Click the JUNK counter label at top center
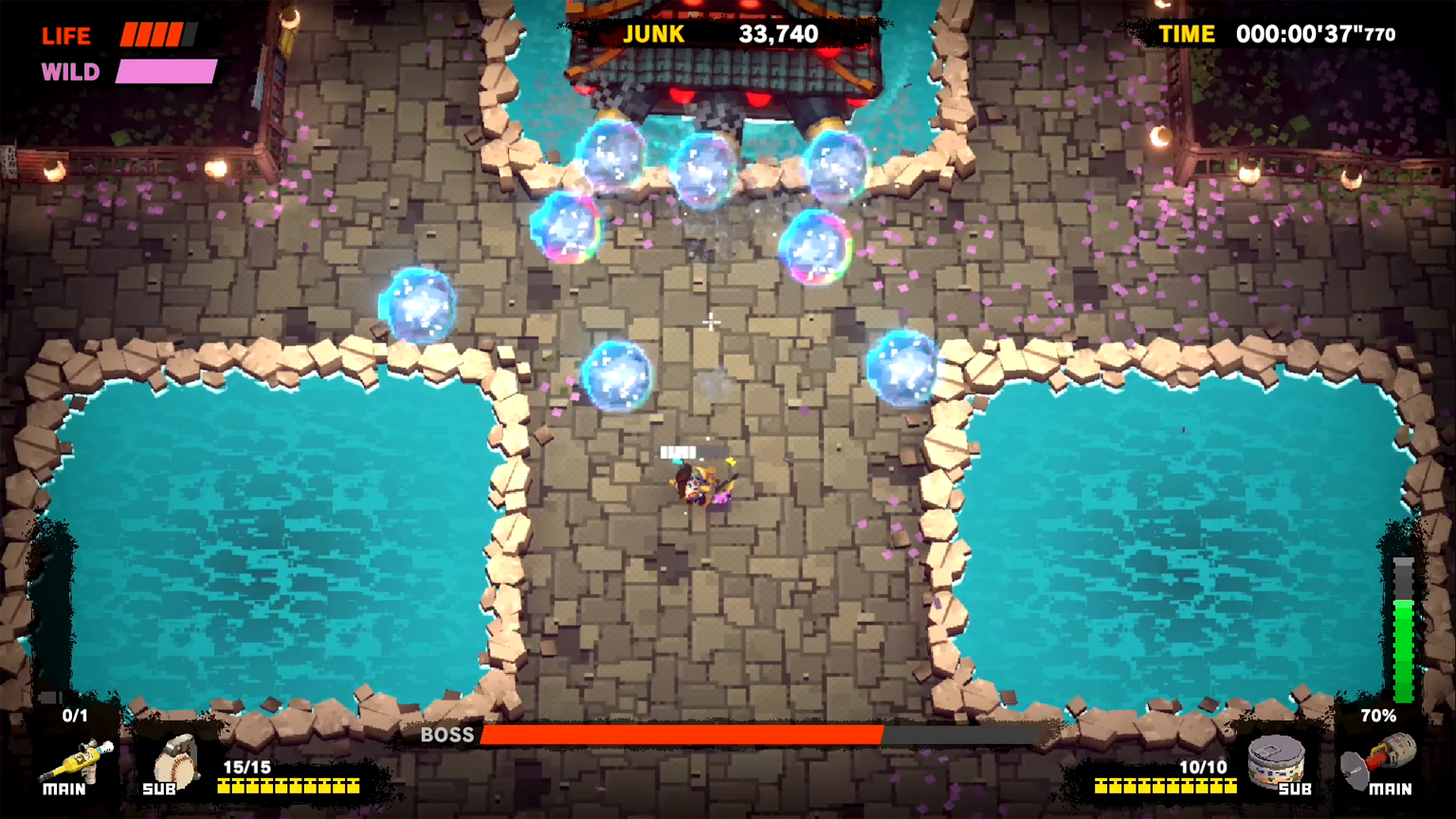 [652, 34]
